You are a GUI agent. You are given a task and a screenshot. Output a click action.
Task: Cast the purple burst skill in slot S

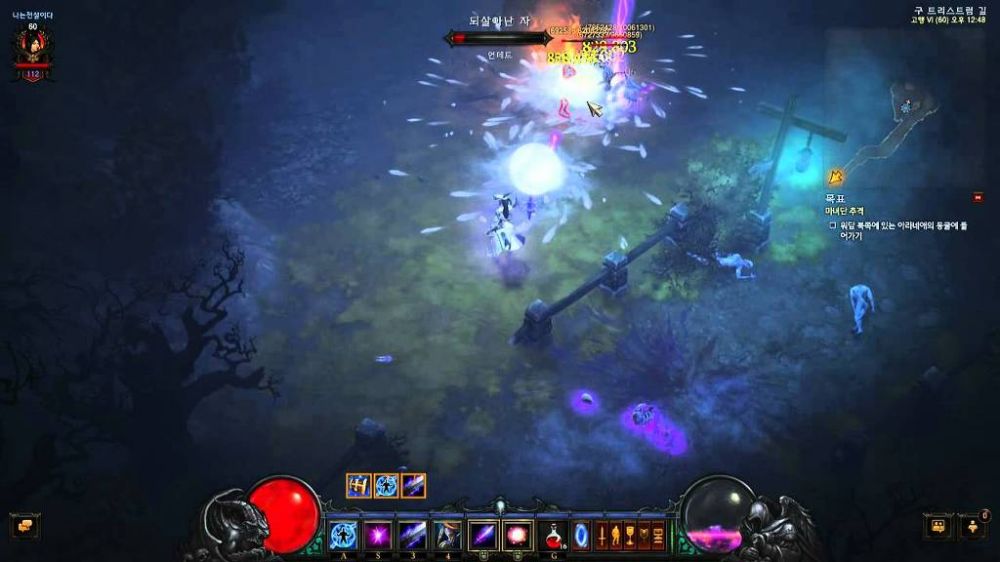coord(378,535)
